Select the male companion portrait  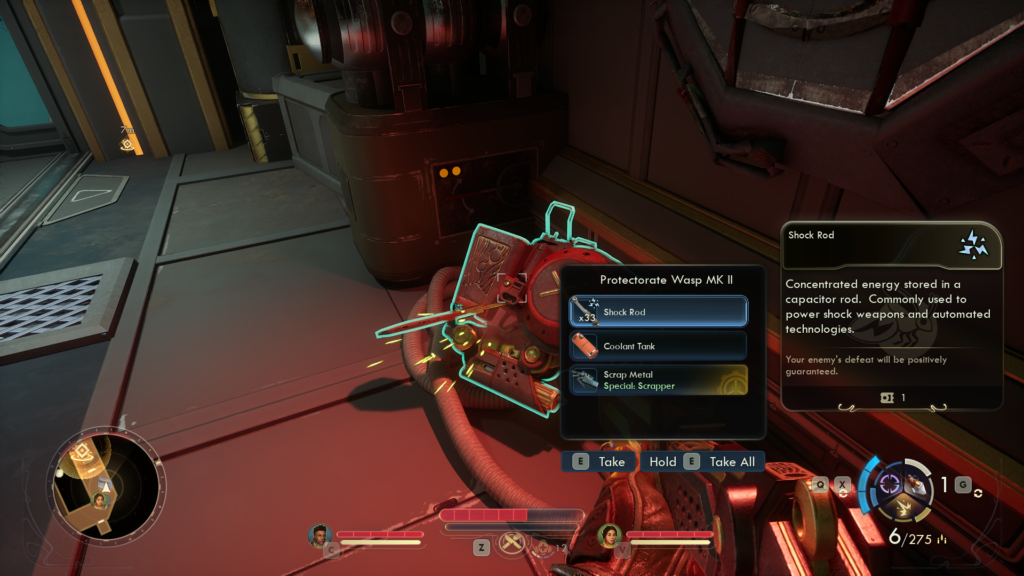pyautogui.click(x=320, y=535)
